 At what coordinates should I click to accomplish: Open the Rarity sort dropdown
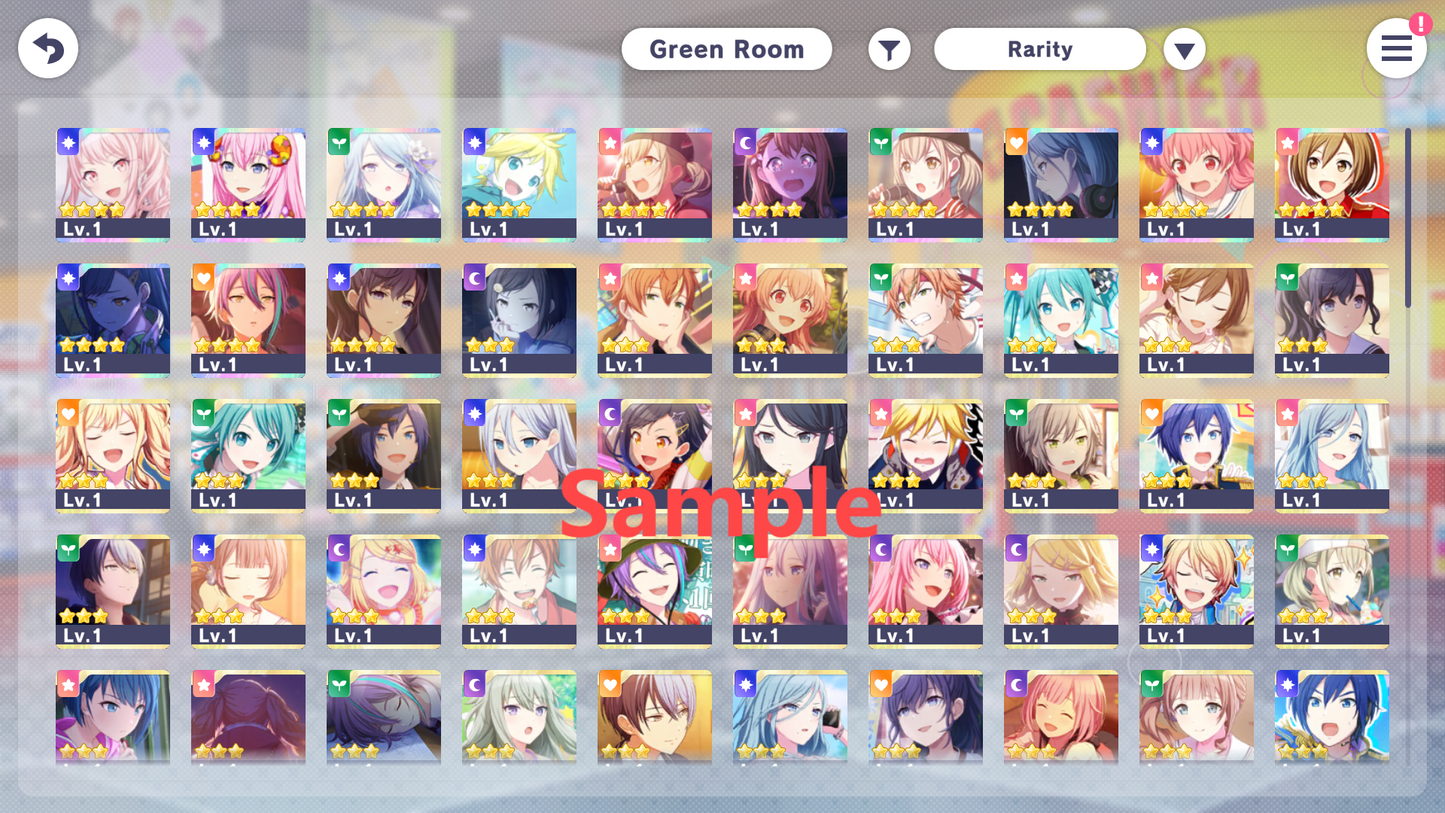pyautogui.click(x=1039, y=48)
